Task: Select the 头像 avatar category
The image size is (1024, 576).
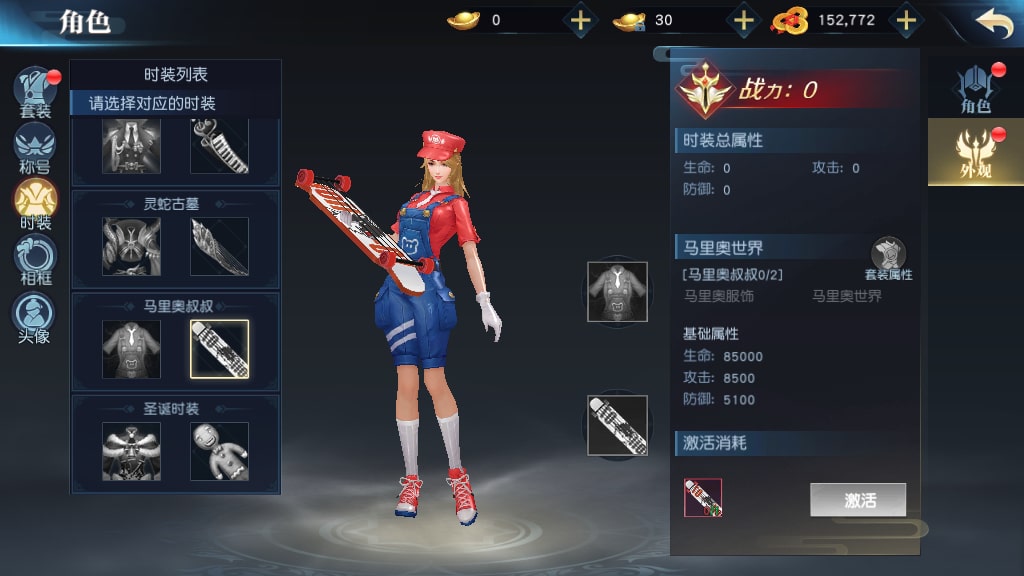Action: tap(35, 317)
